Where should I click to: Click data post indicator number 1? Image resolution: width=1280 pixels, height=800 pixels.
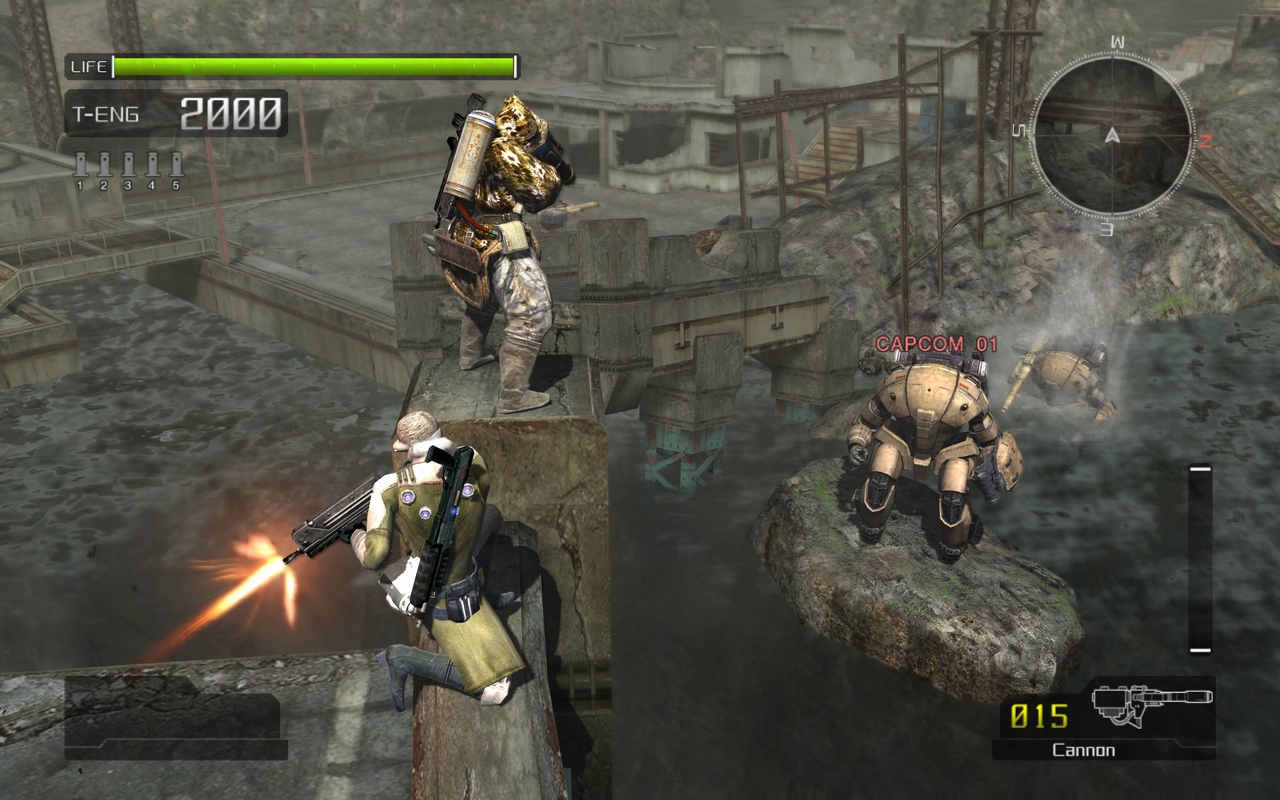[x=80, y=168]
